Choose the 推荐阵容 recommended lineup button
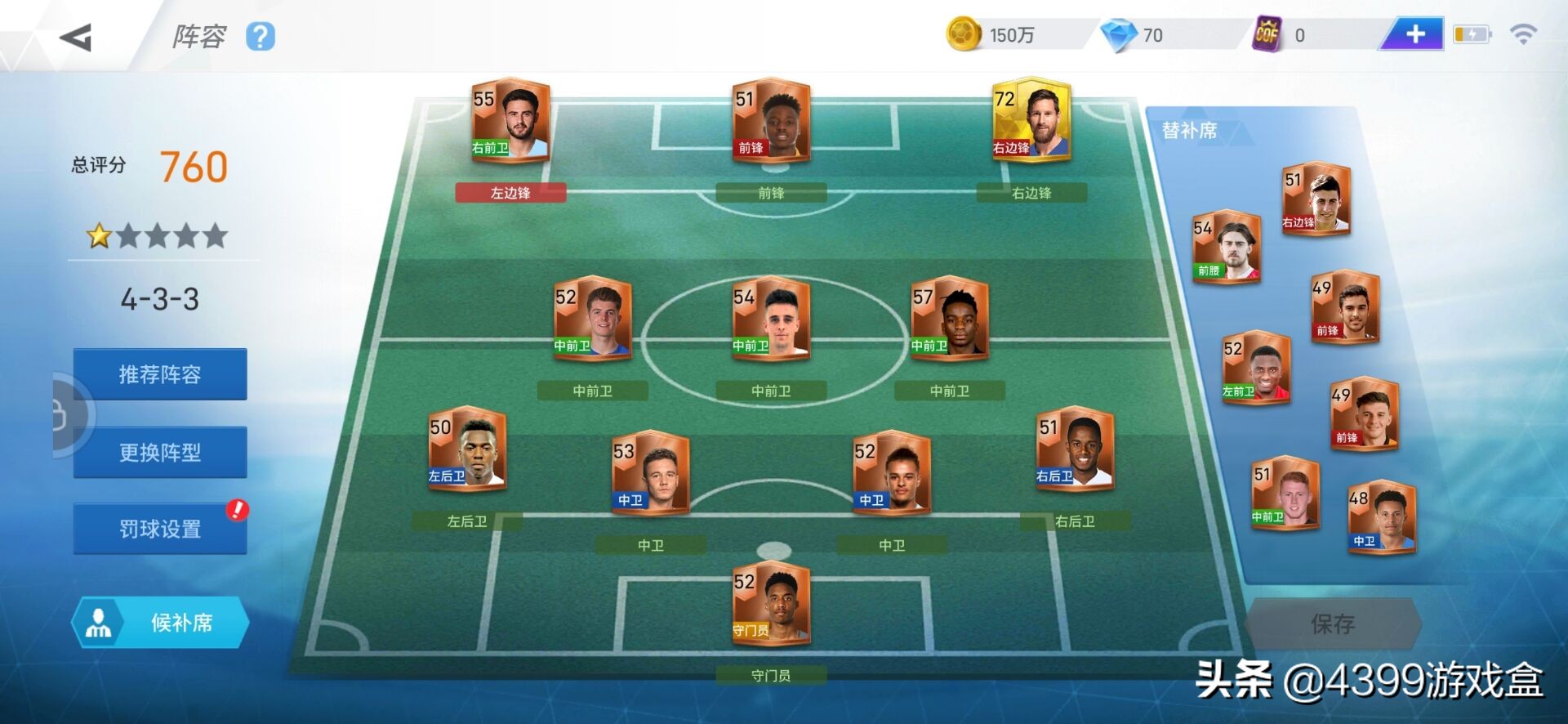This screenshot has height=724, width=1568. coord(160,374)
